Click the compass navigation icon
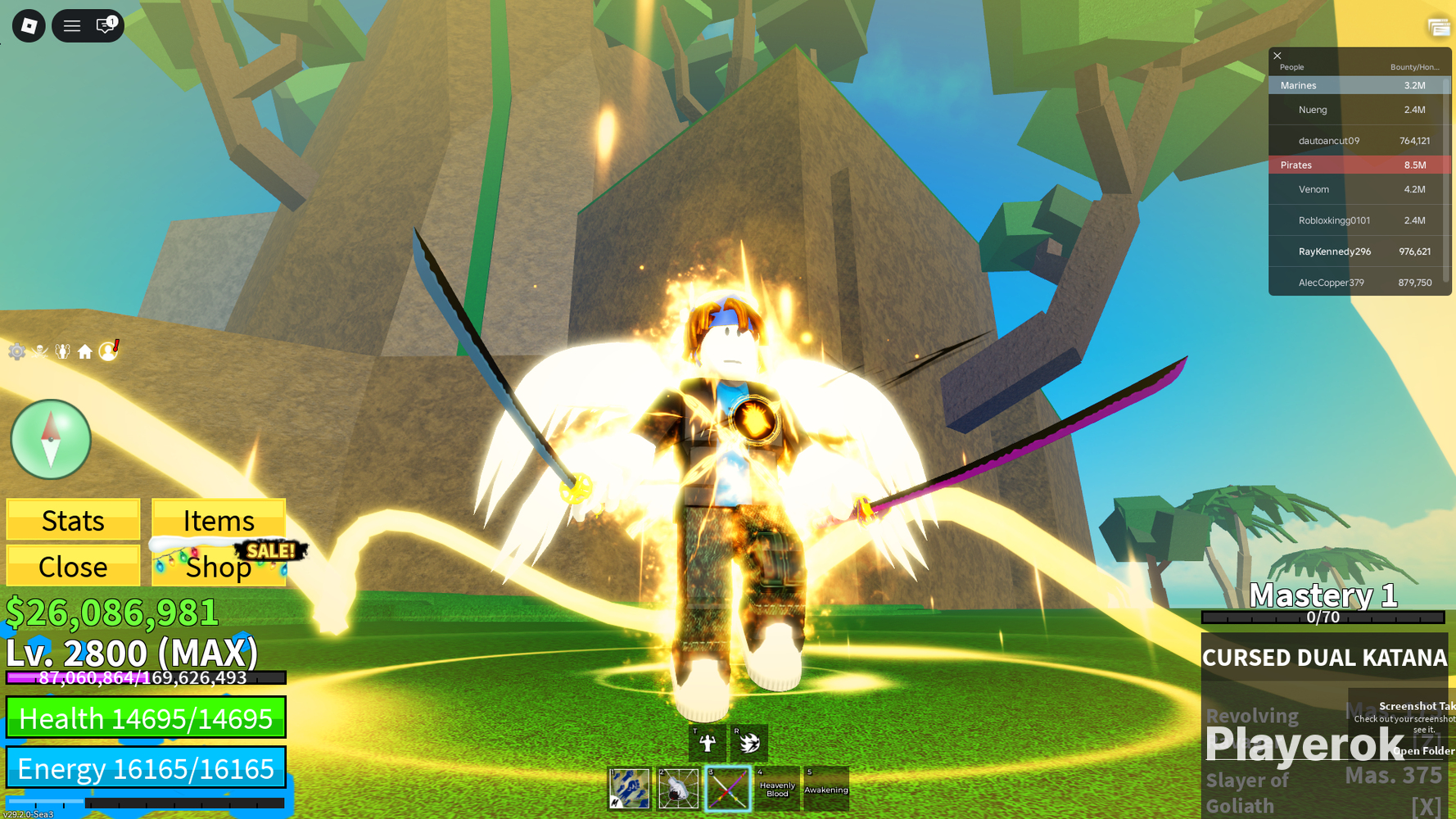Screen dimensions: 1456x819 (x=50, y=440)
